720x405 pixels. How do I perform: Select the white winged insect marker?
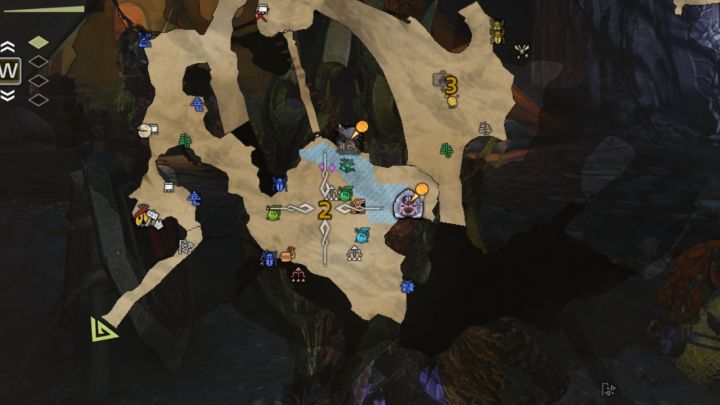(521, 49)
